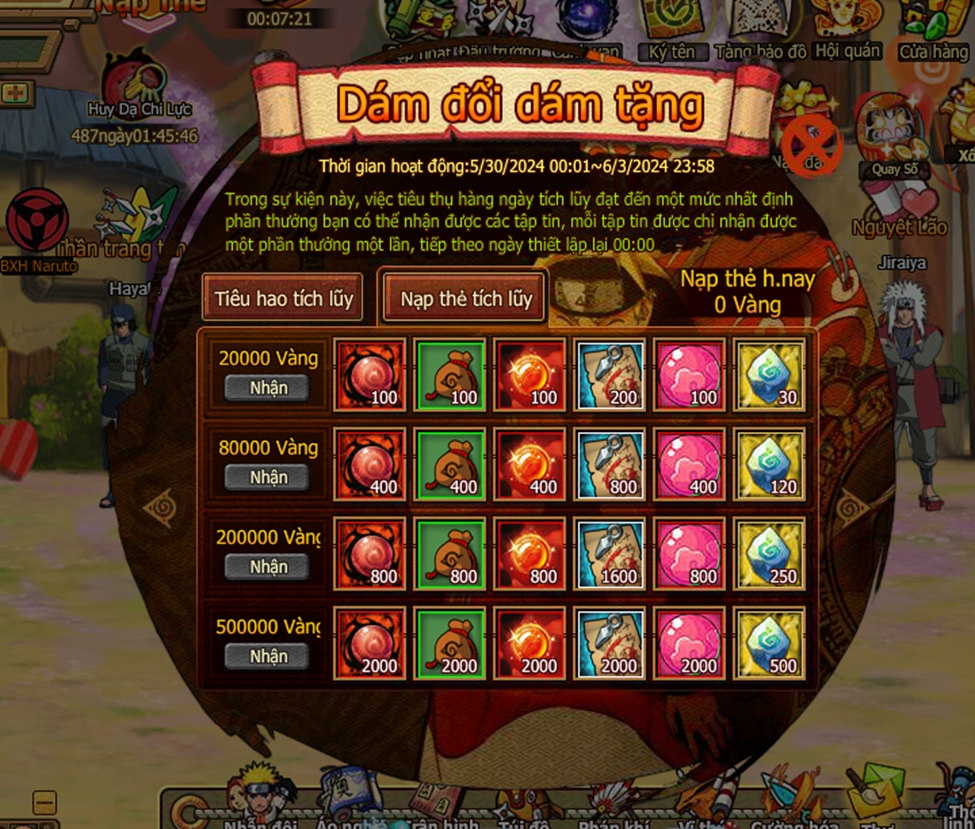Claim the 80000 Vàng reward with Nhận
The width and height of the screenshot is (975, 829).
[x=268, y=478]
